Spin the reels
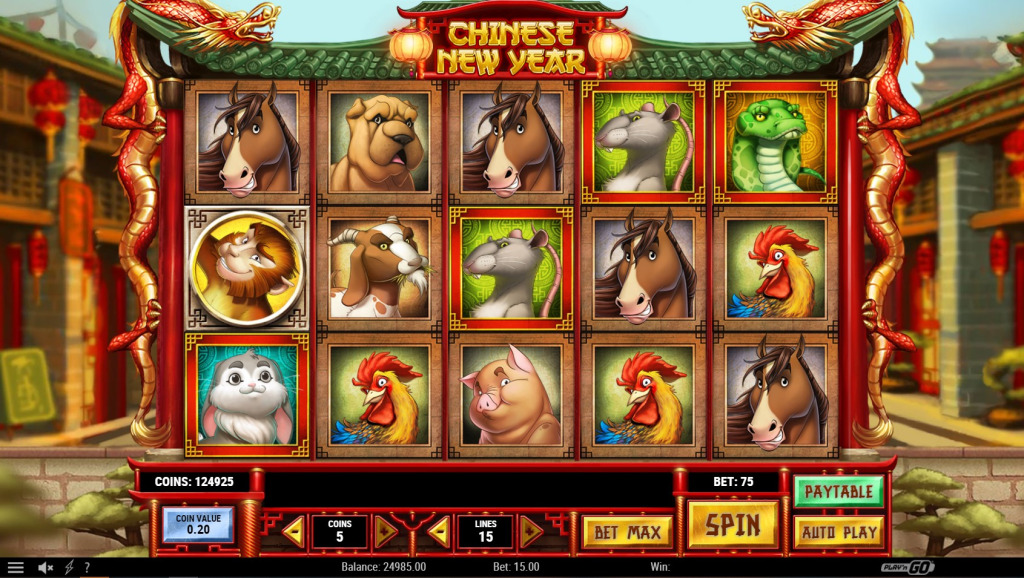1024x578 pixels. (x=733, y=524)
